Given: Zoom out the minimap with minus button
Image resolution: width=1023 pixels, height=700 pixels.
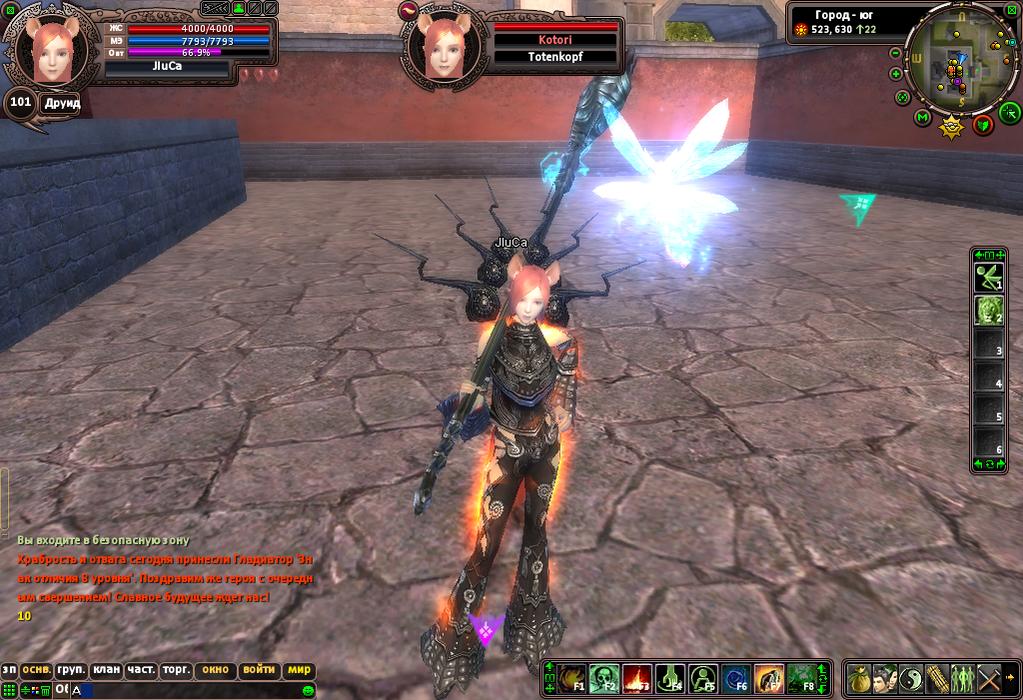Looking at the screenshot, I should point(895,52).
